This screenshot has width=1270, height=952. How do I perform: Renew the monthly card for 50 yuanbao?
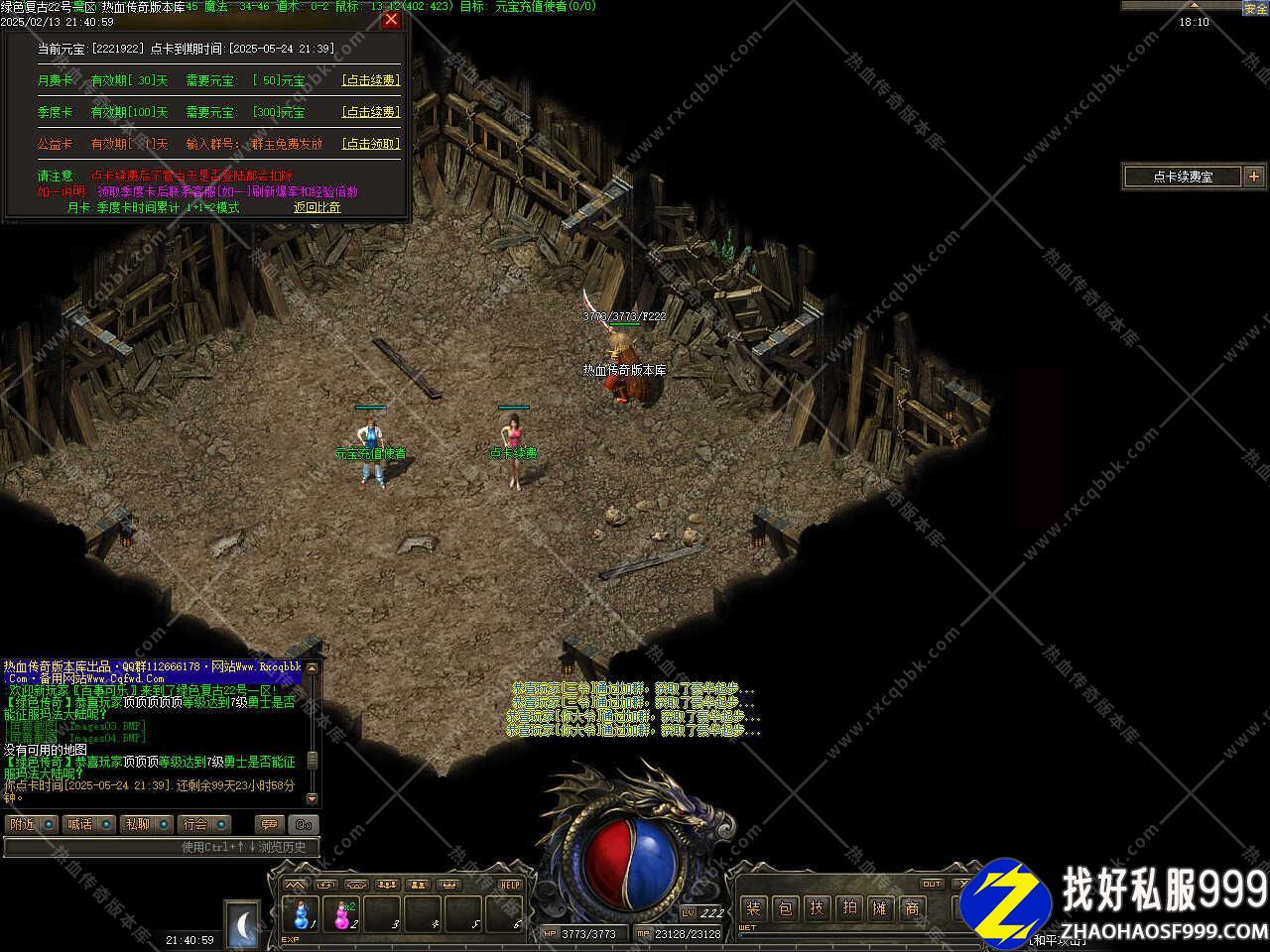tap(370, 80)
